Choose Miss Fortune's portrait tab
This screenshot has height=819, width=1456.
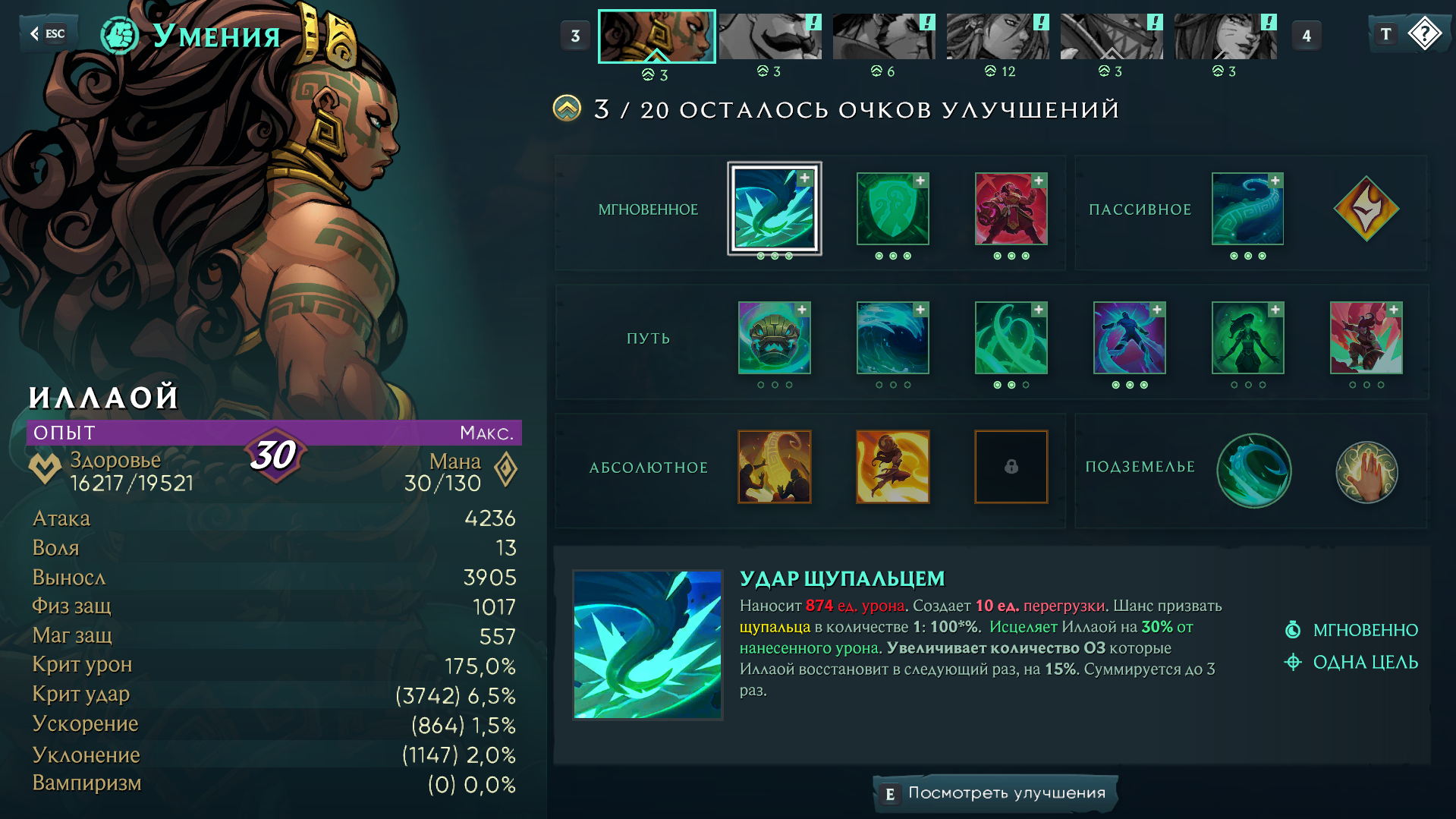tap(997, 36)
